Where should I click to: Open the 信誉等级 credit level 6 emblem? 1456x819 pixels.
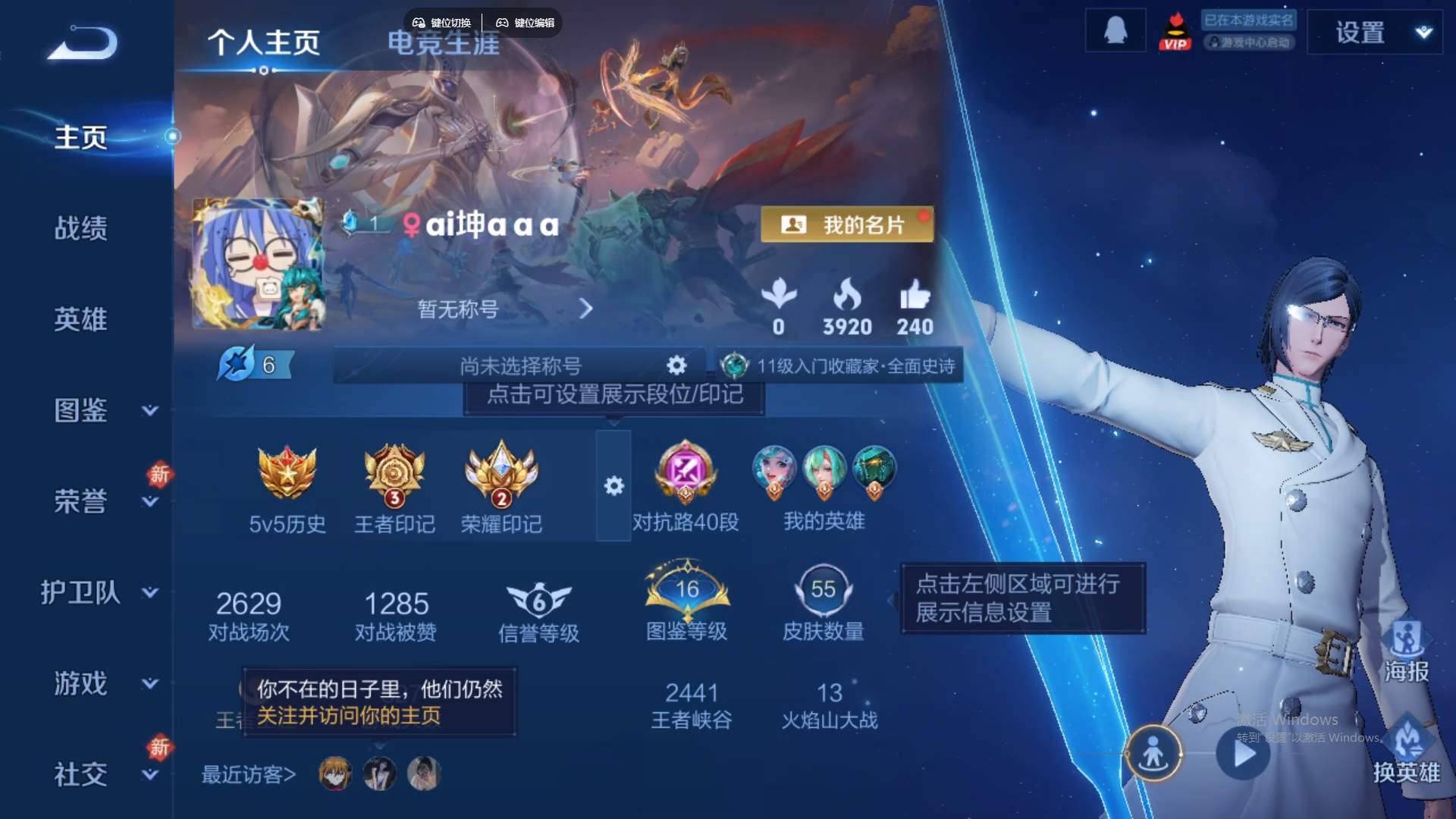tap(538, 599)
